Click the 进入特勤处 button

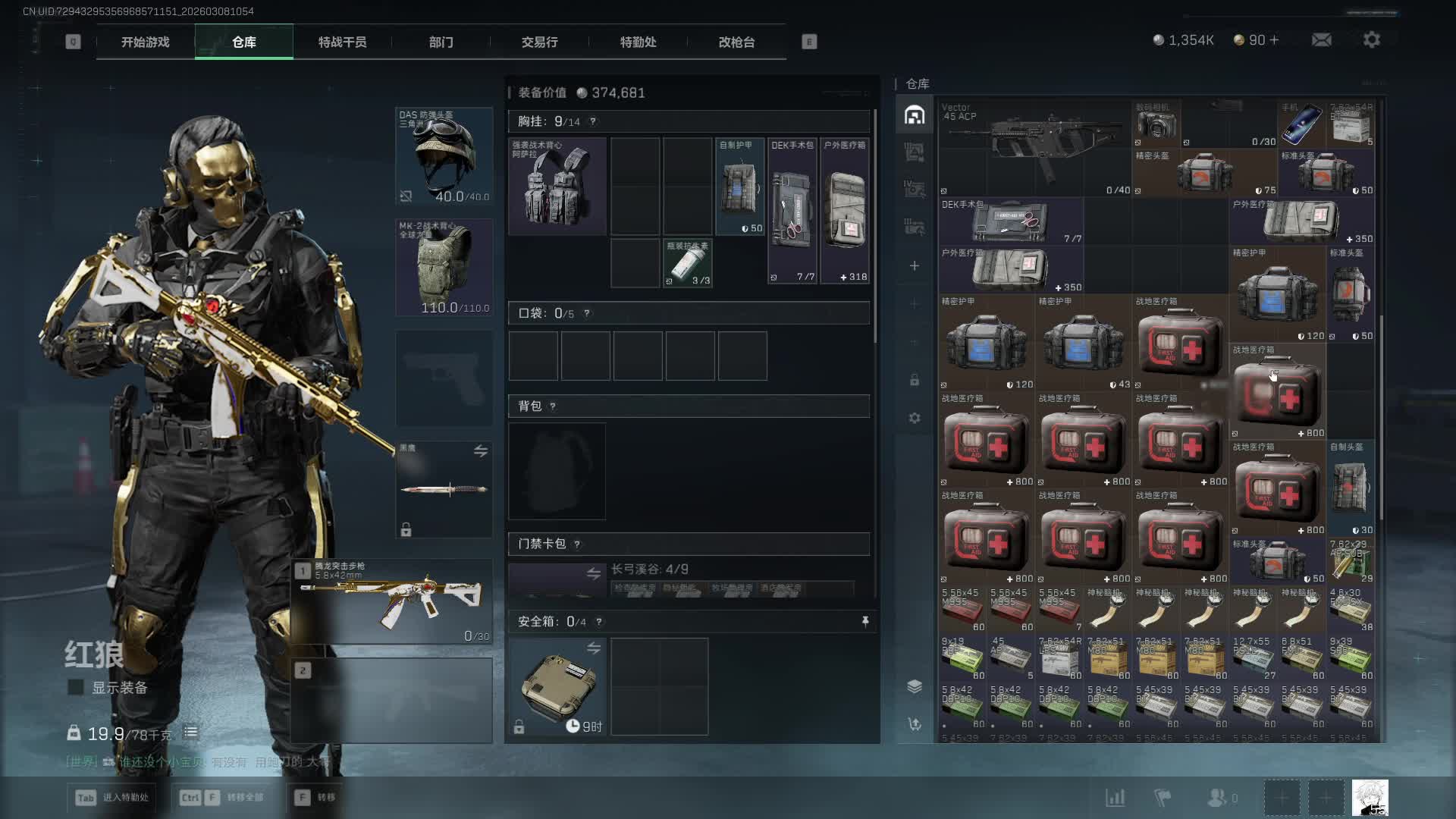(x=114, y=798)
